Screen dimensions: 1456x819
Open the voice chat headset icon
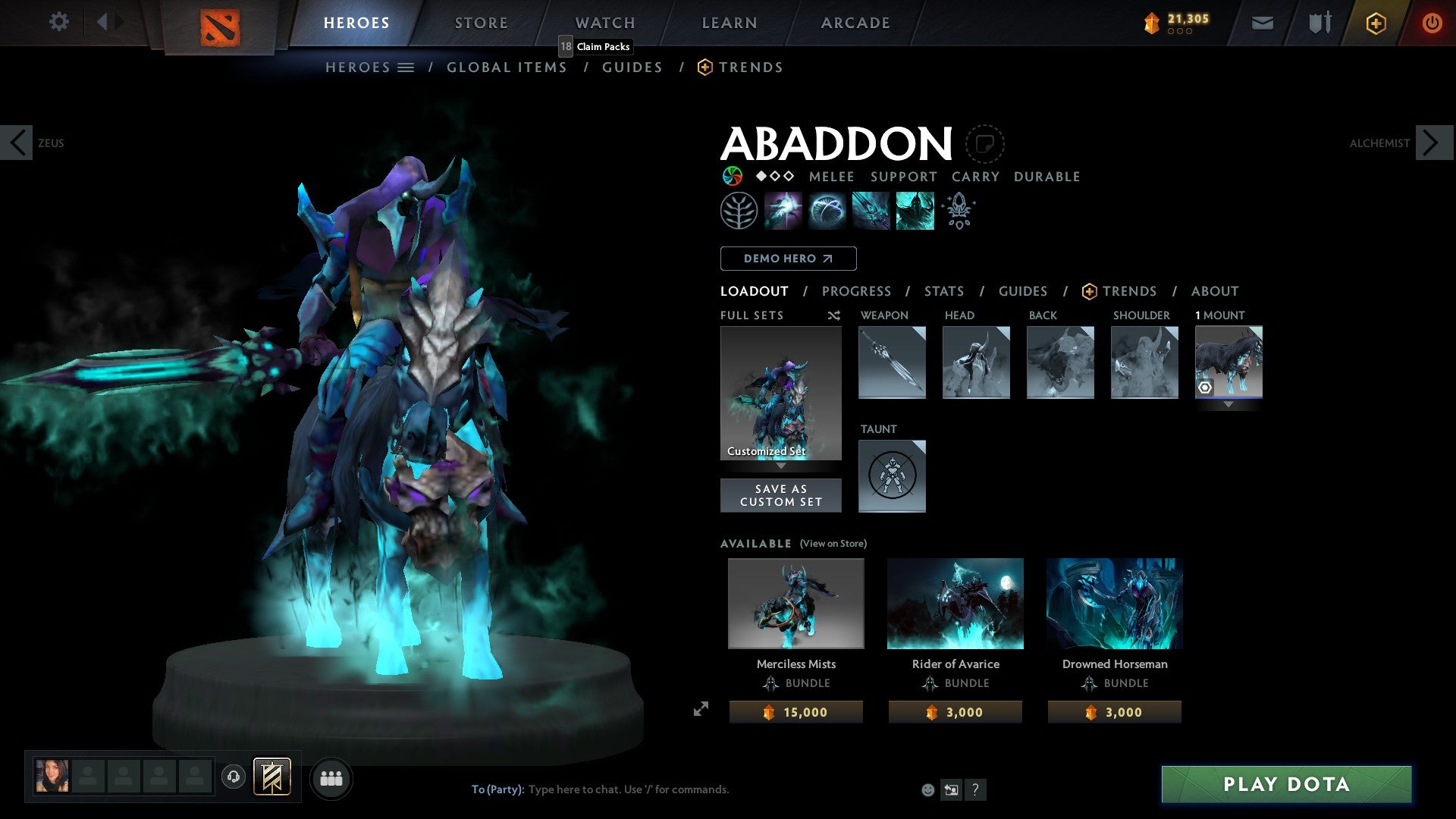tap(234, 777)
